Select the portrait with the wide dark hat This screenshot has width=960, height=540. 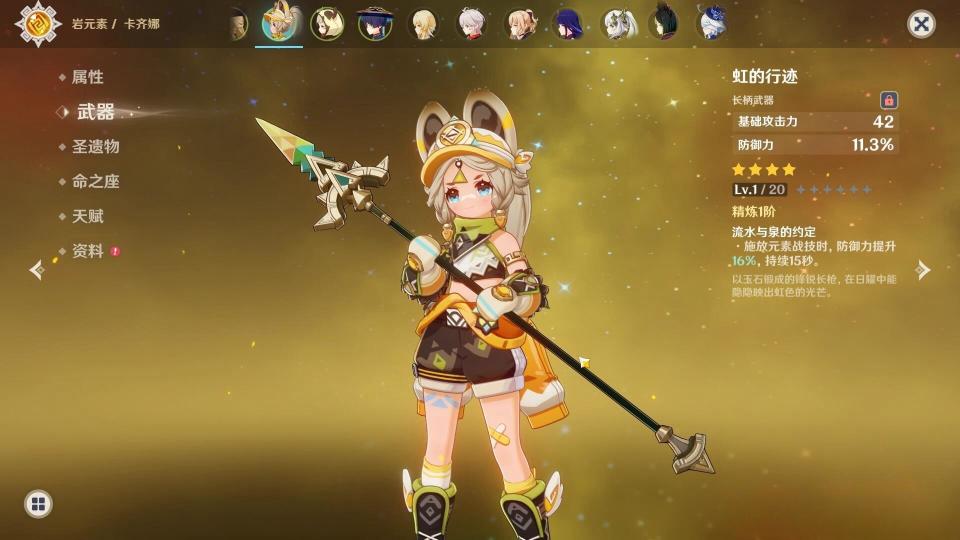coord(374,23)
